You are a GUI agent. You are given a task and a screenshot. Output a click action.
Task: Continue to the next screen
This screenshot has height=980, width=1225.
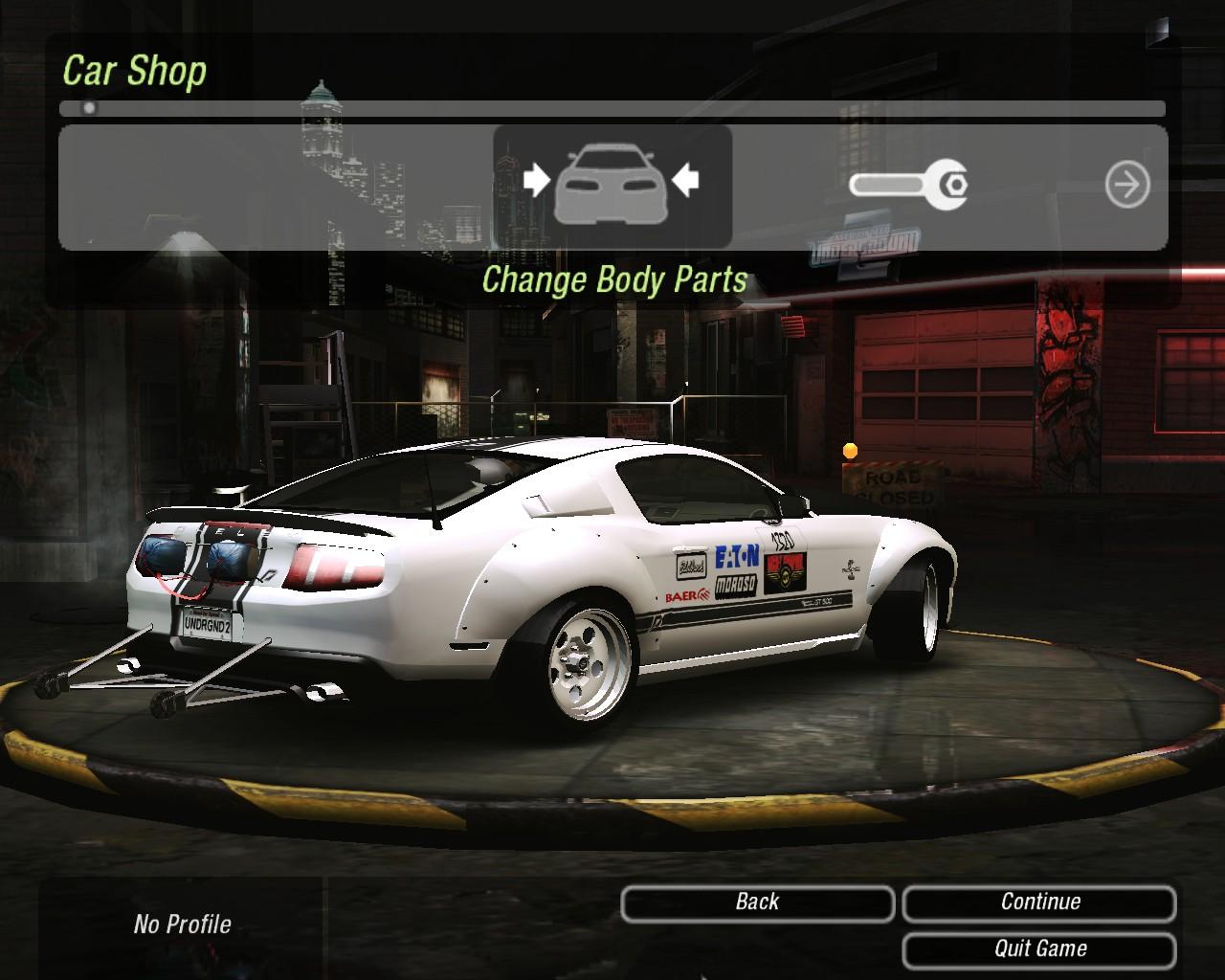[1039, 902]
